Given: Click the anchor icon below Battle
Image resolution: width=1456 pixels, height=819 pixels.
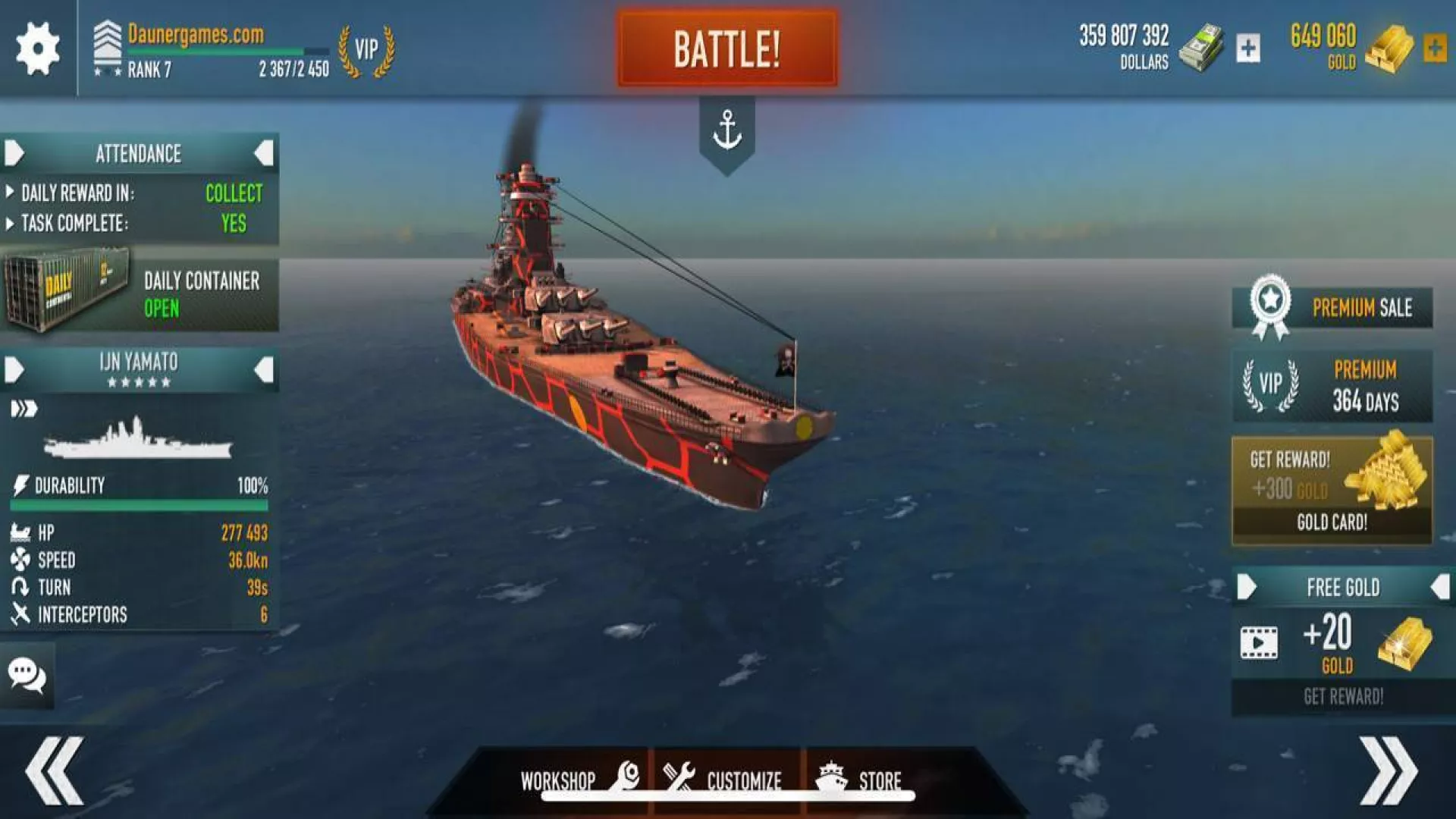Looking at the screenshot, I should point(726,130).
